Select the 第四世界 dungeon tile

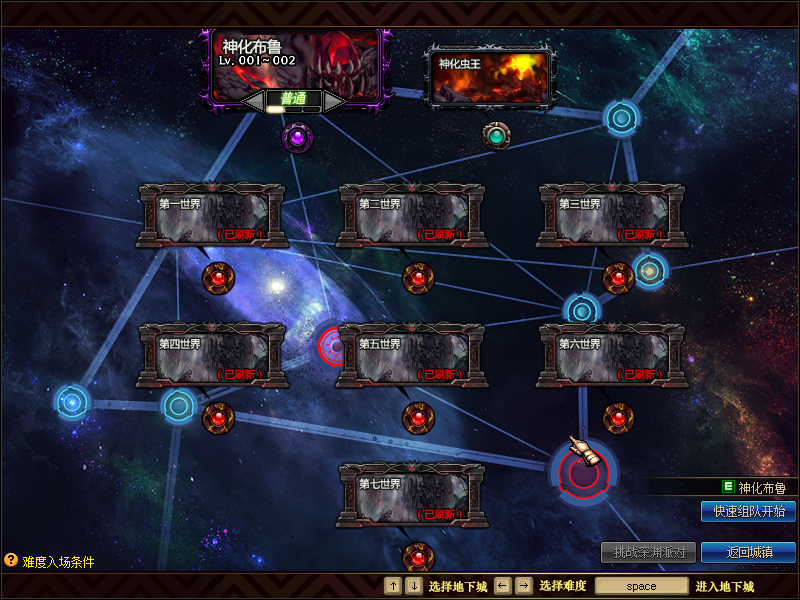(x=212, y=355)
